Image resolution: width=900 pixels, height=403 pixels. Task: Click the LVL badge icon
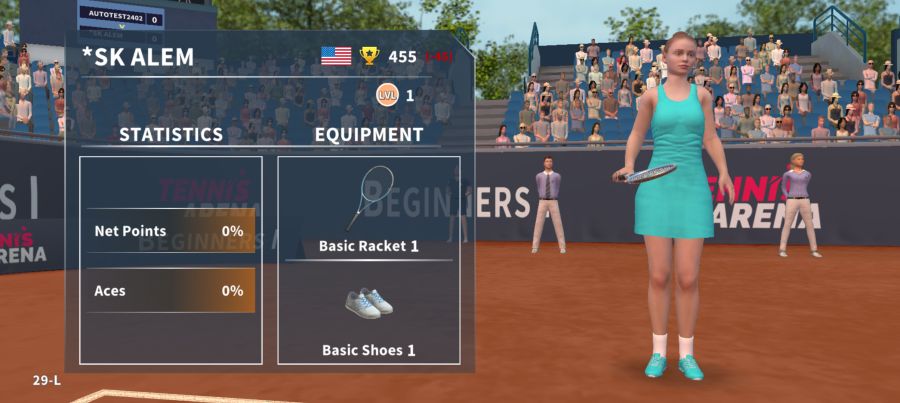click(x=385, y=95)
